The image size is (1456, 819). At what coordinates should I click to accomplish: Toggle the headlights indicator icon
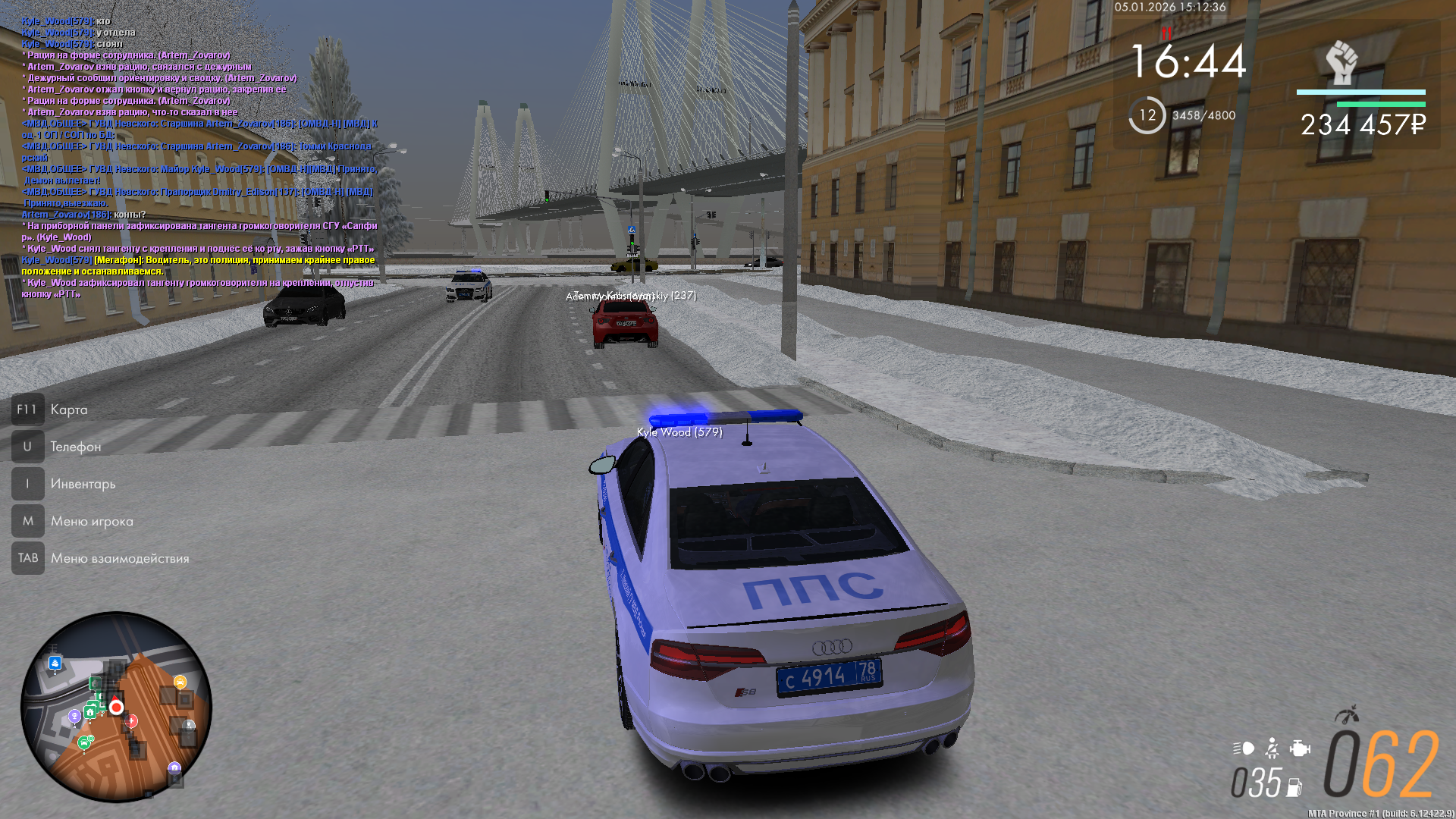tap(1244, 749)
